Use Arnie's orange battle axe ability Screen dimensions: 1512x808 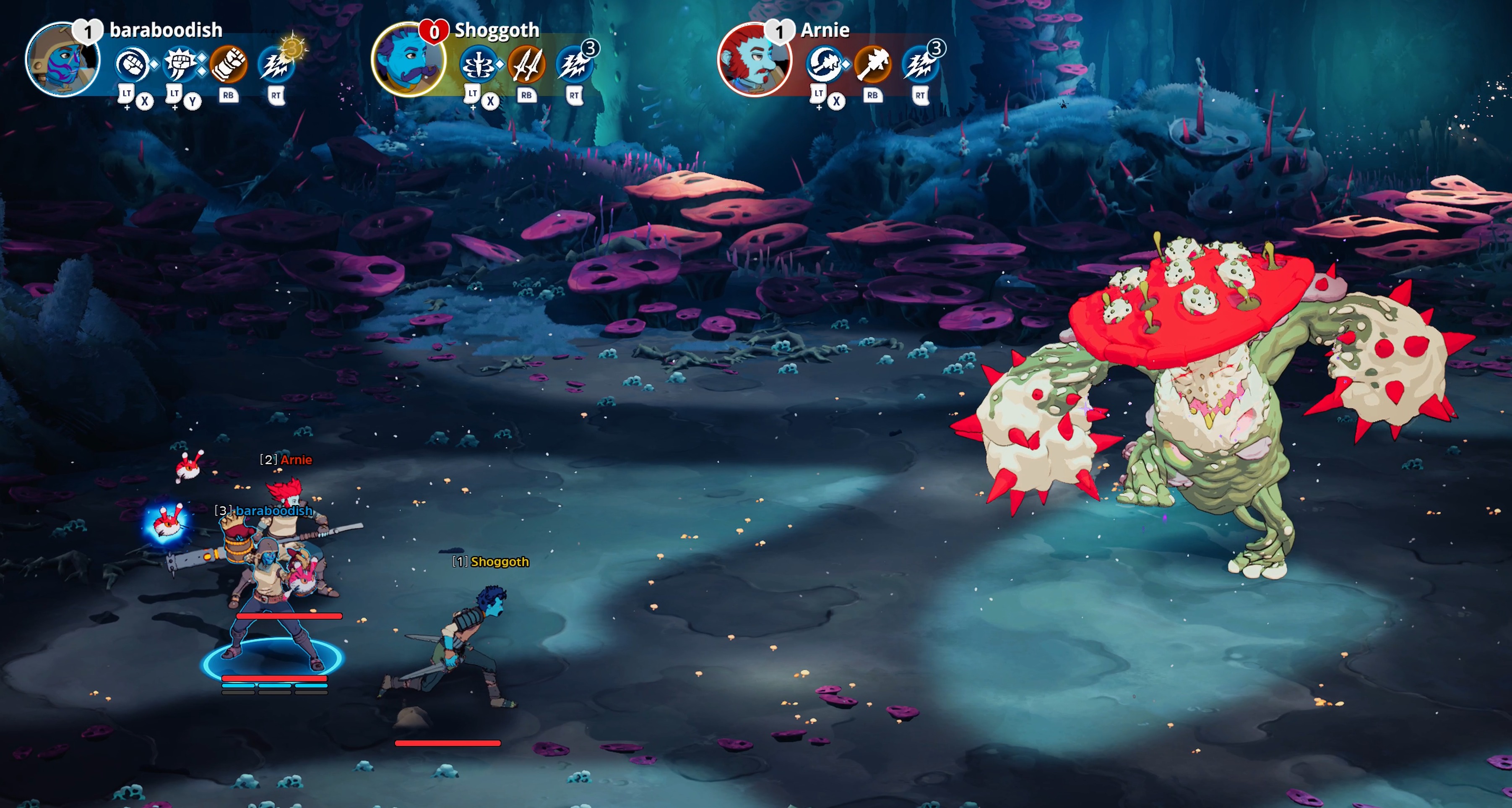pos(872,65)
